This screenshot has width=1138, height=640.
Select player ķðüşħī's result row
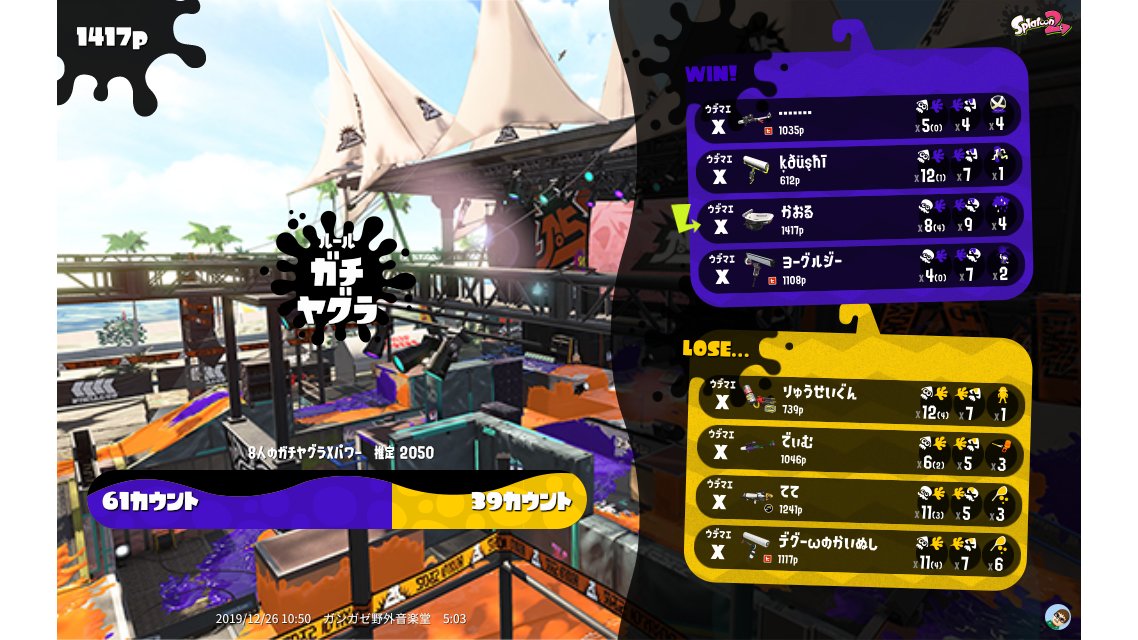click(860, 167)
